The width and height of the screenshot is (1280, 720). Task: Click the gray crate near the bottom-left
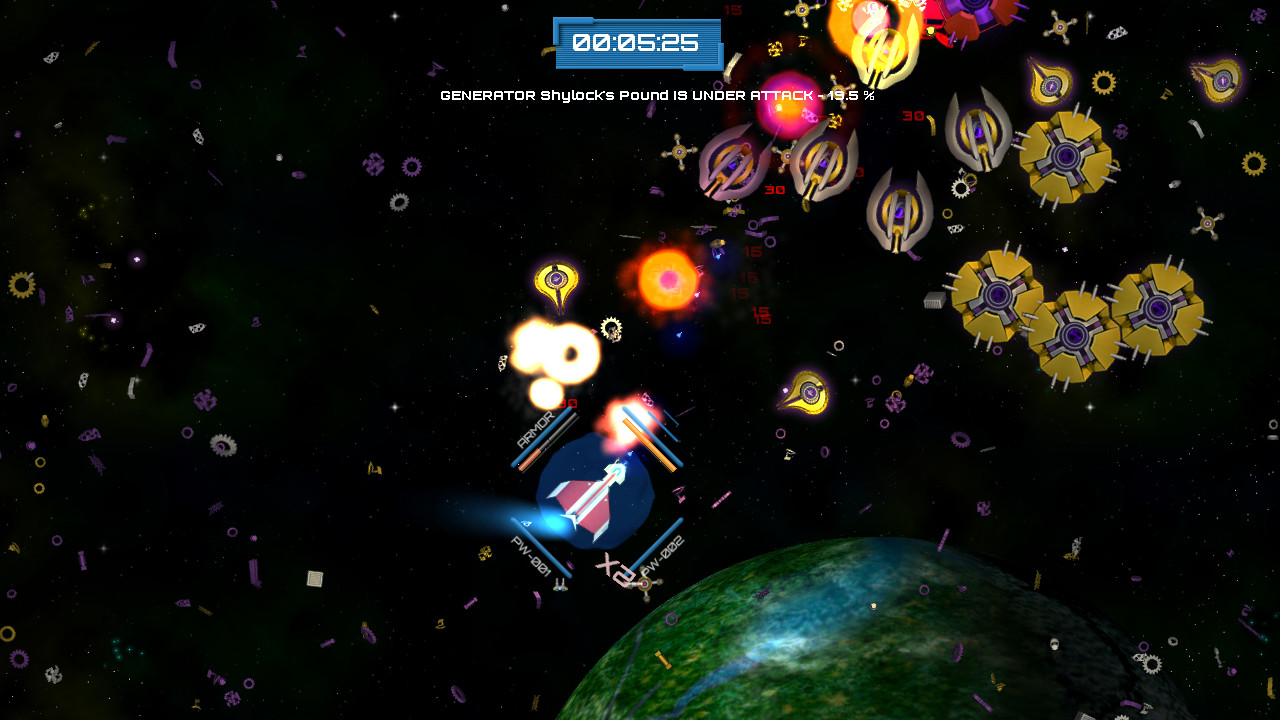(316, 578)
